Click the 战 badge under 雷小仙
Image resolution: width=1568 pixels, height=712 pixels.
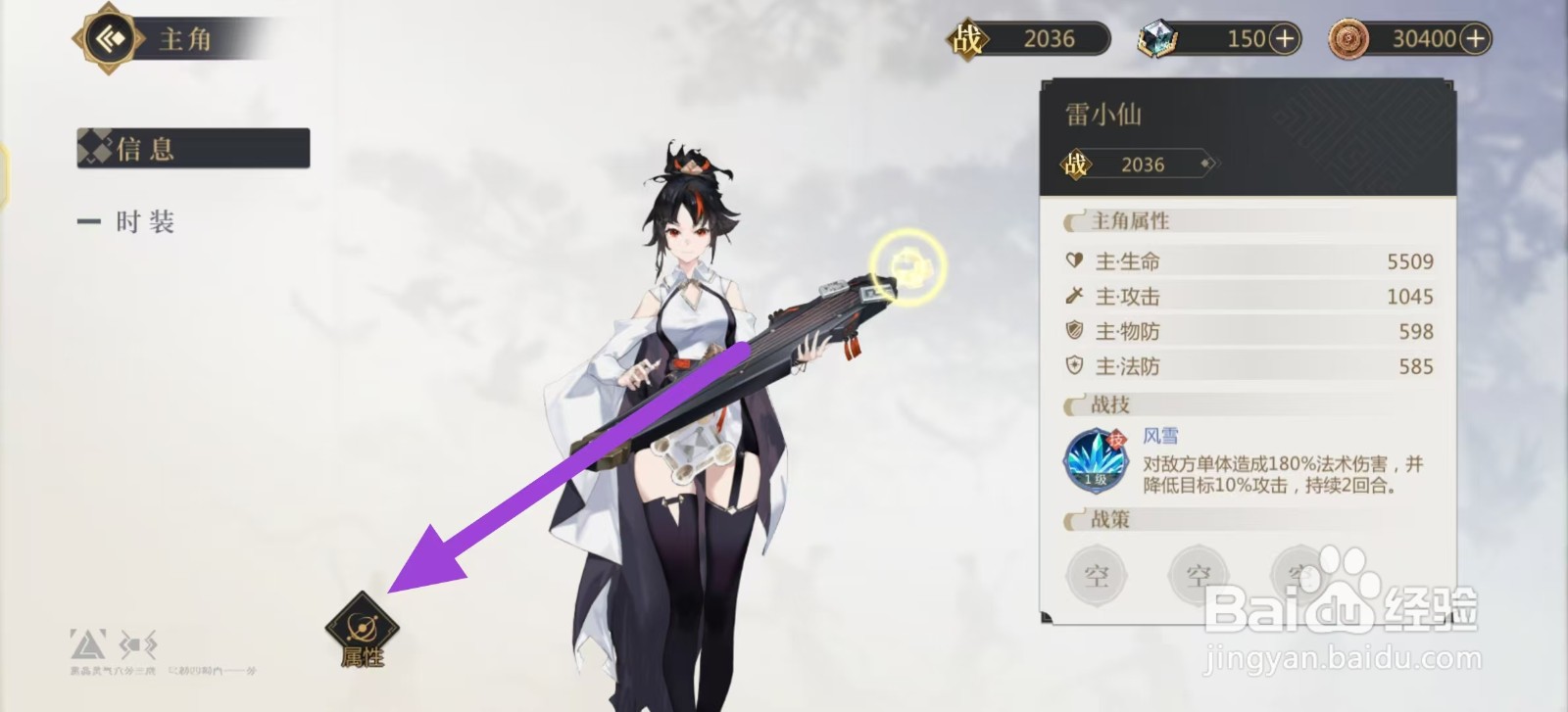point(1076,164)
